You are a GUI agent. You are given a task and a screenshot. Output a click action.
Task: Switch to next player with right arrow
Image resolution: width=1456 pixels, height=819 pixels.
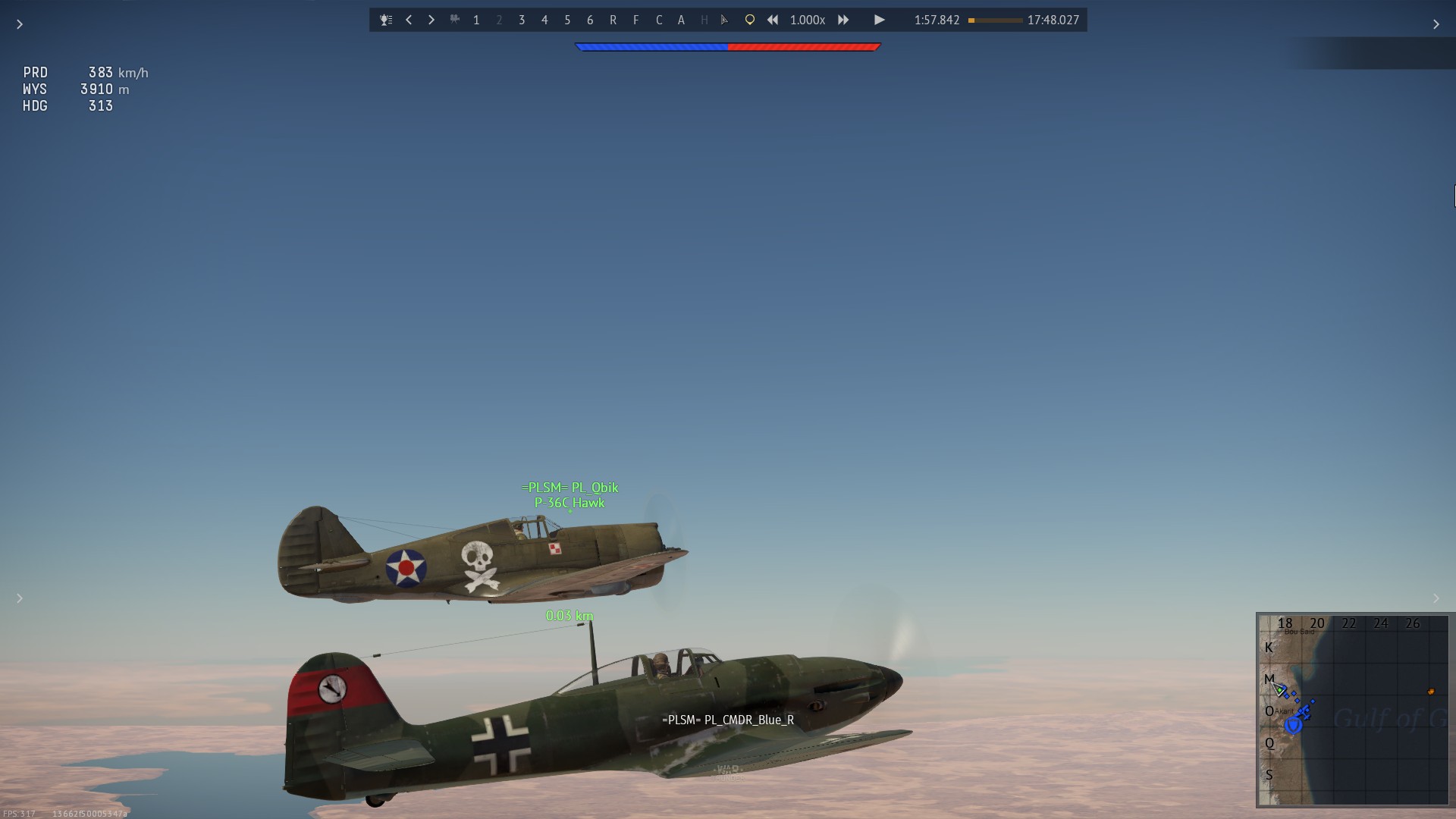431,20
